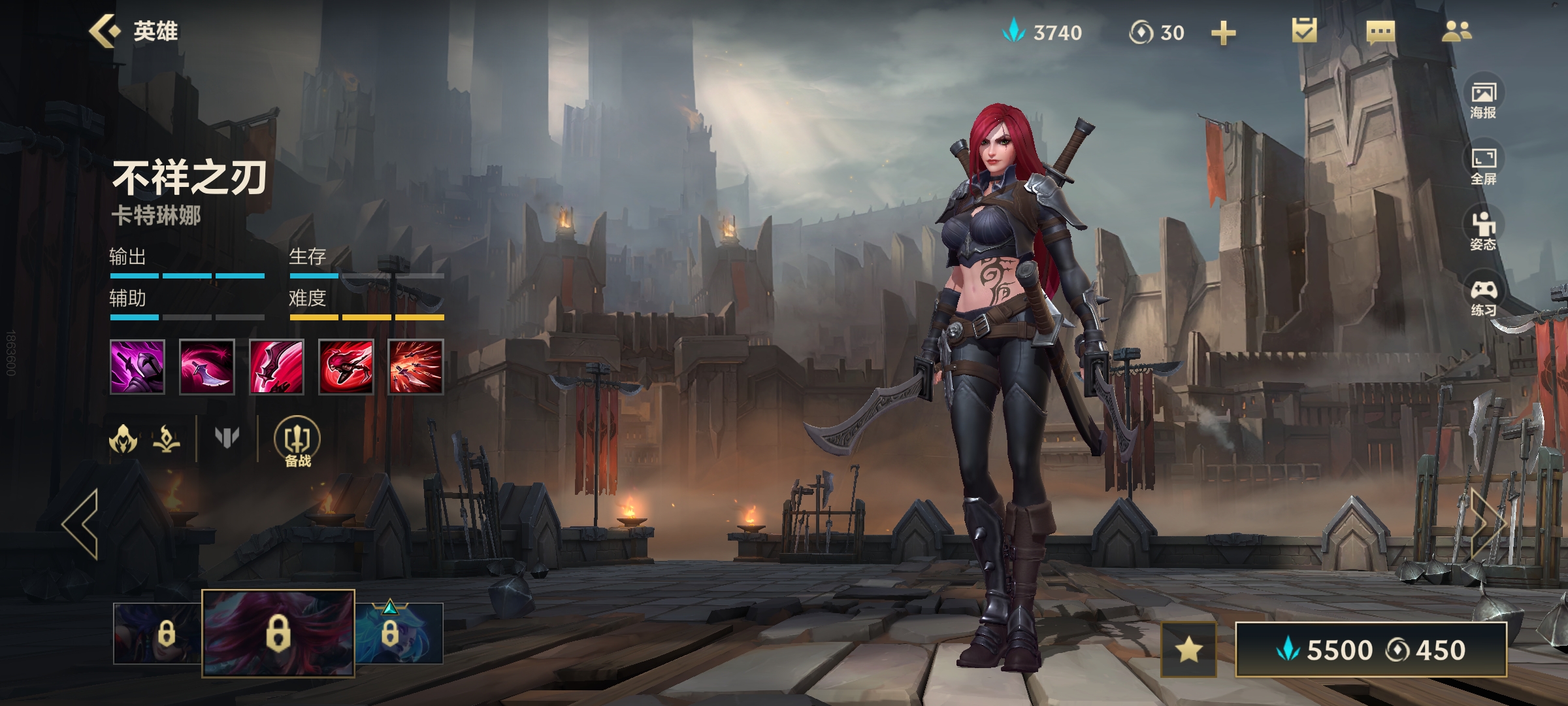
Task: View the red dash ability icon
Action: pos(346,367)
